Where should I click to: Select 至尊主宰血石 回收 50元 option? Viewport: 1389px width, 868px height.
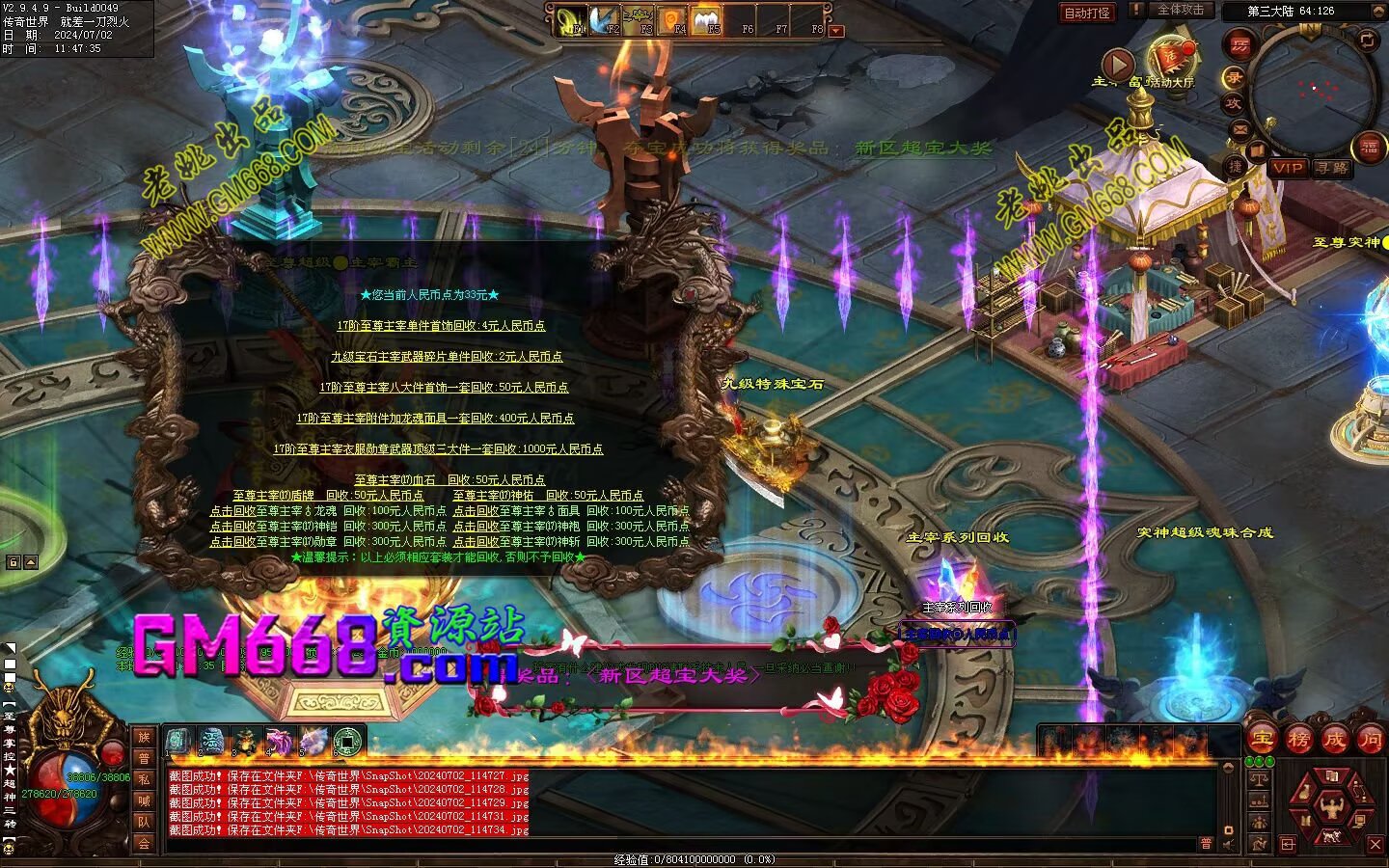click(449, 479)
